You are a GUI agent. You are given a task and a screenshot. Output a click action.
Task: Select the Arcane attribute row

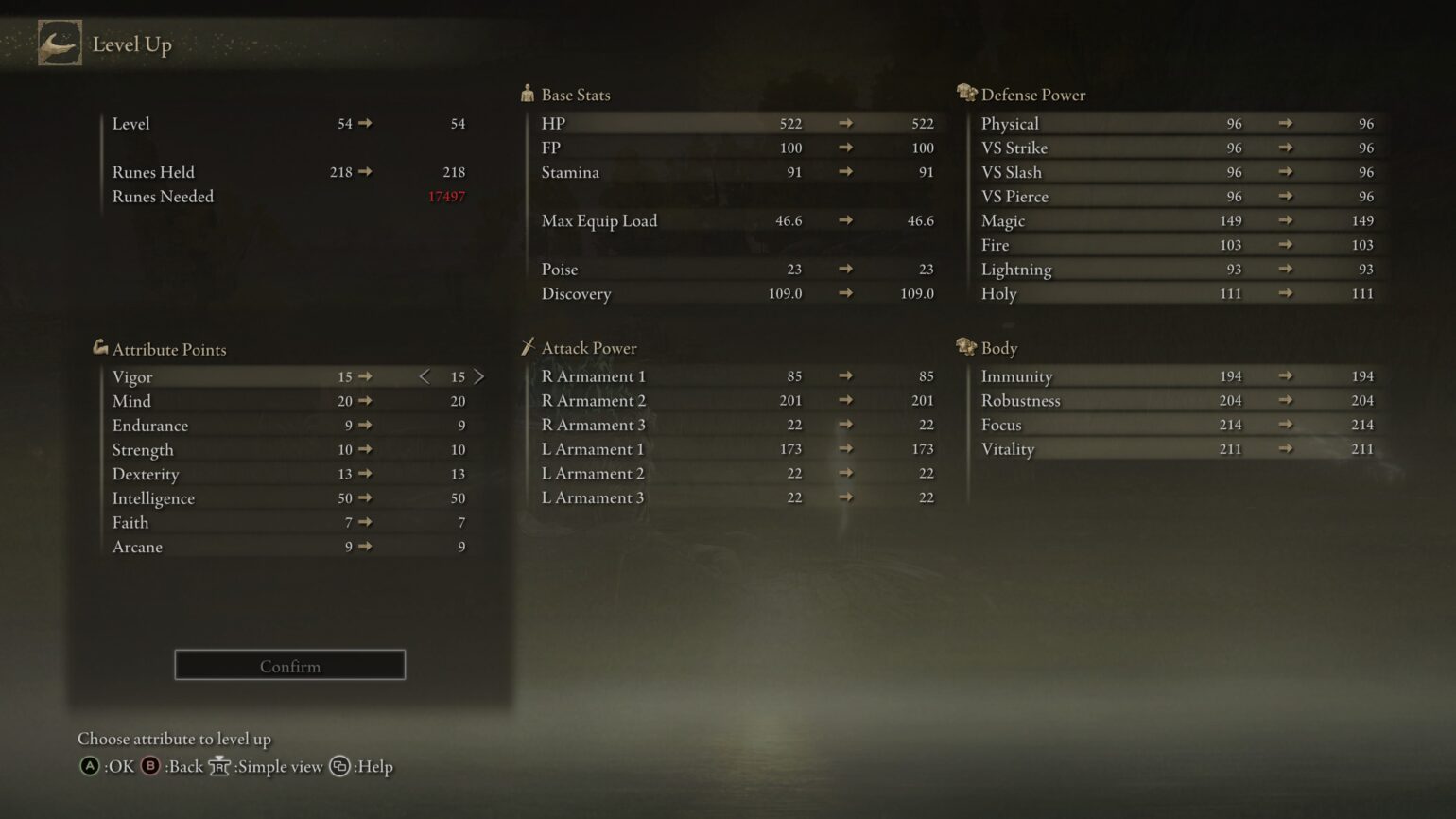pos(265,547)
